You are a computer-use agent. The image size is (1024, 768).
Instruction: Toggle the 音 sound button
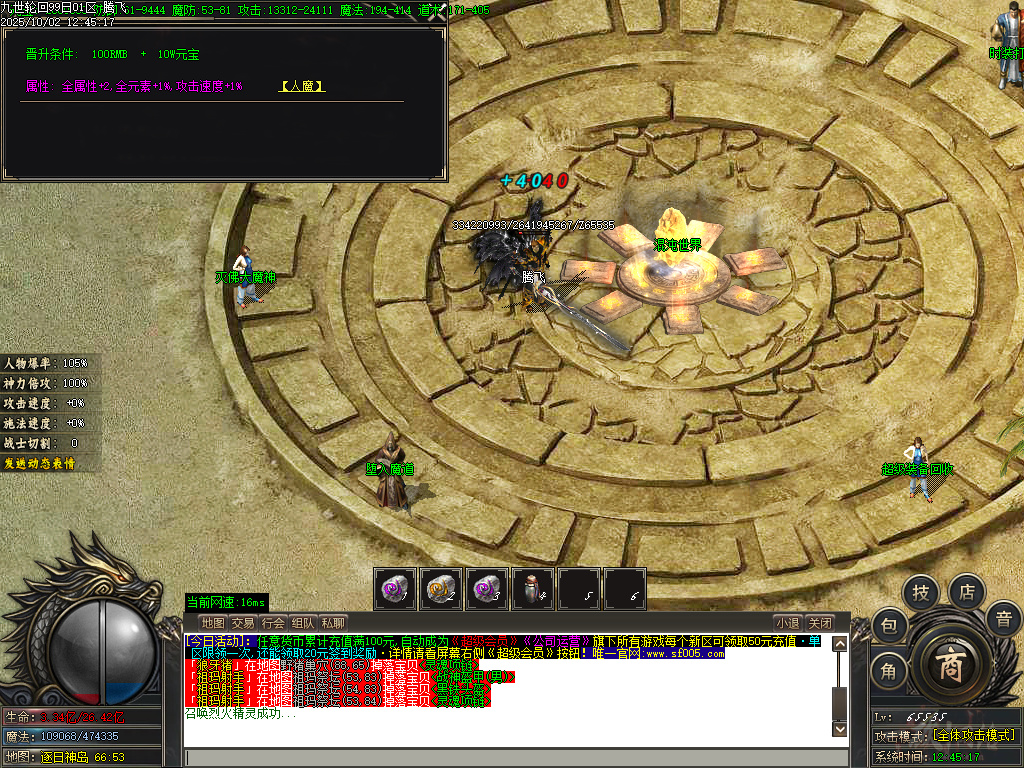click(1003, 619)
